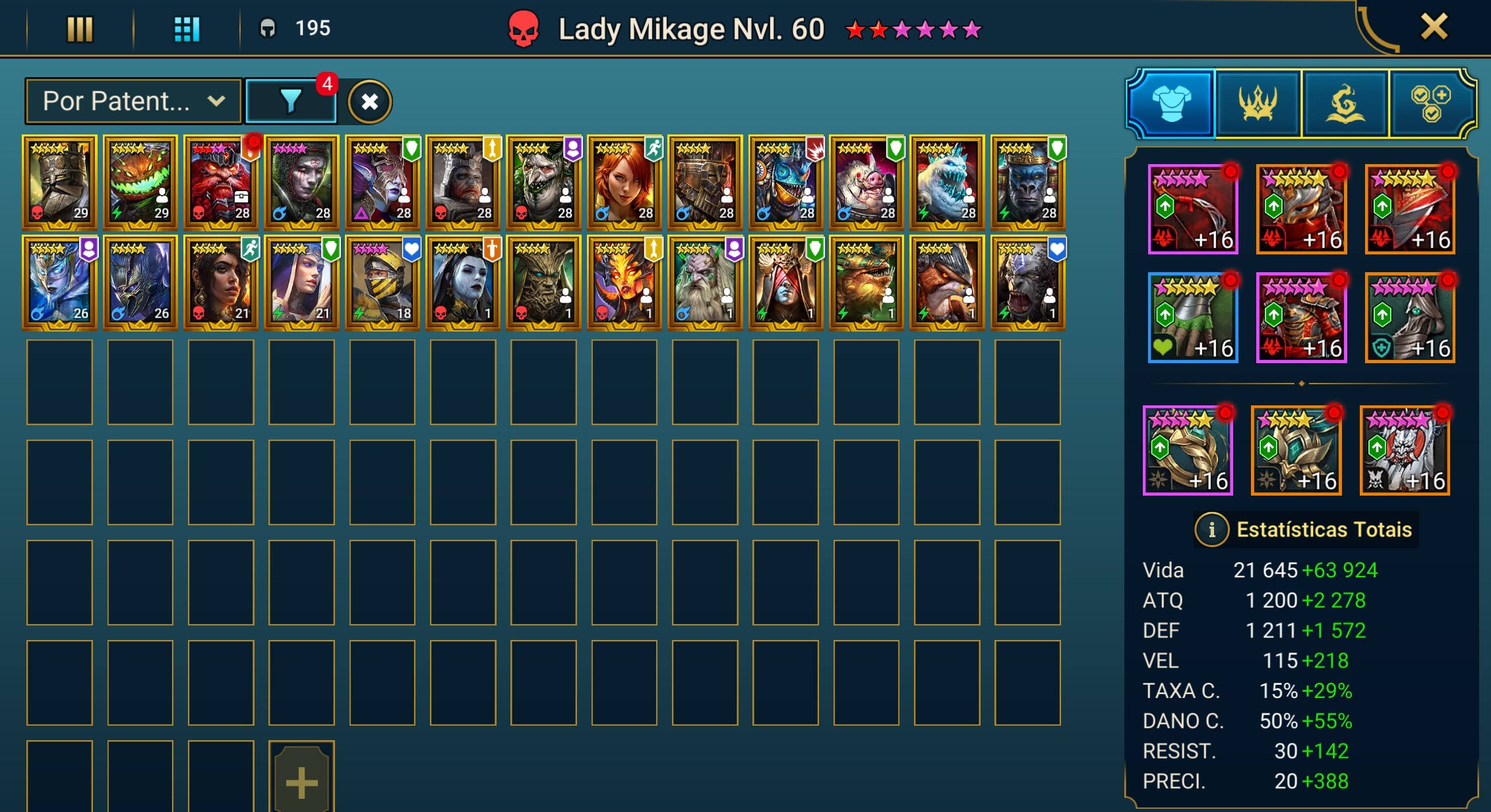1491x812 pixels.
Task: Open the champion filter funnel button
Action: tap(291, 101)
